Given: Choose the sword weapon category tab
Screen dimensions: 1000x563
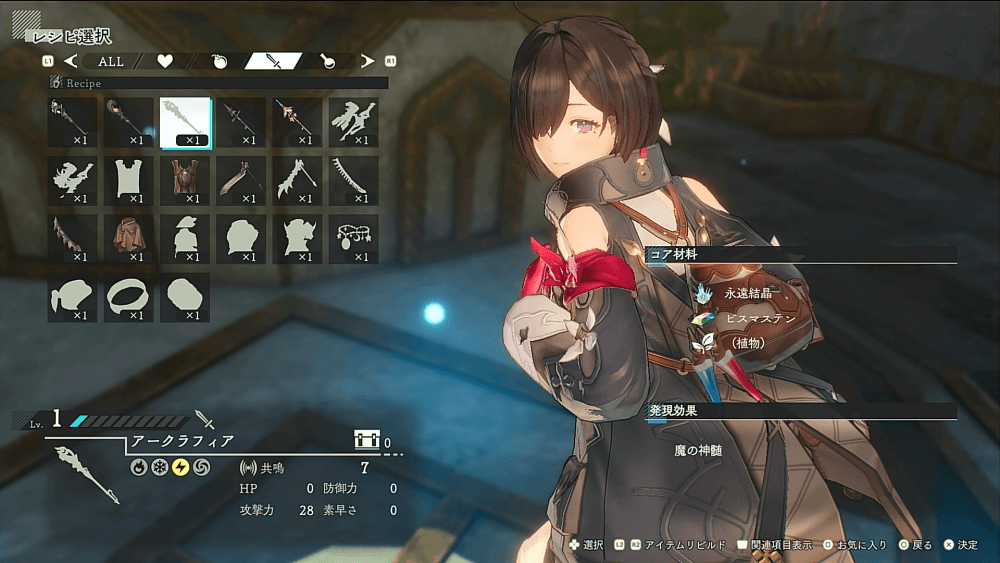Looking at the screenshot, I should tap(274, 62).
